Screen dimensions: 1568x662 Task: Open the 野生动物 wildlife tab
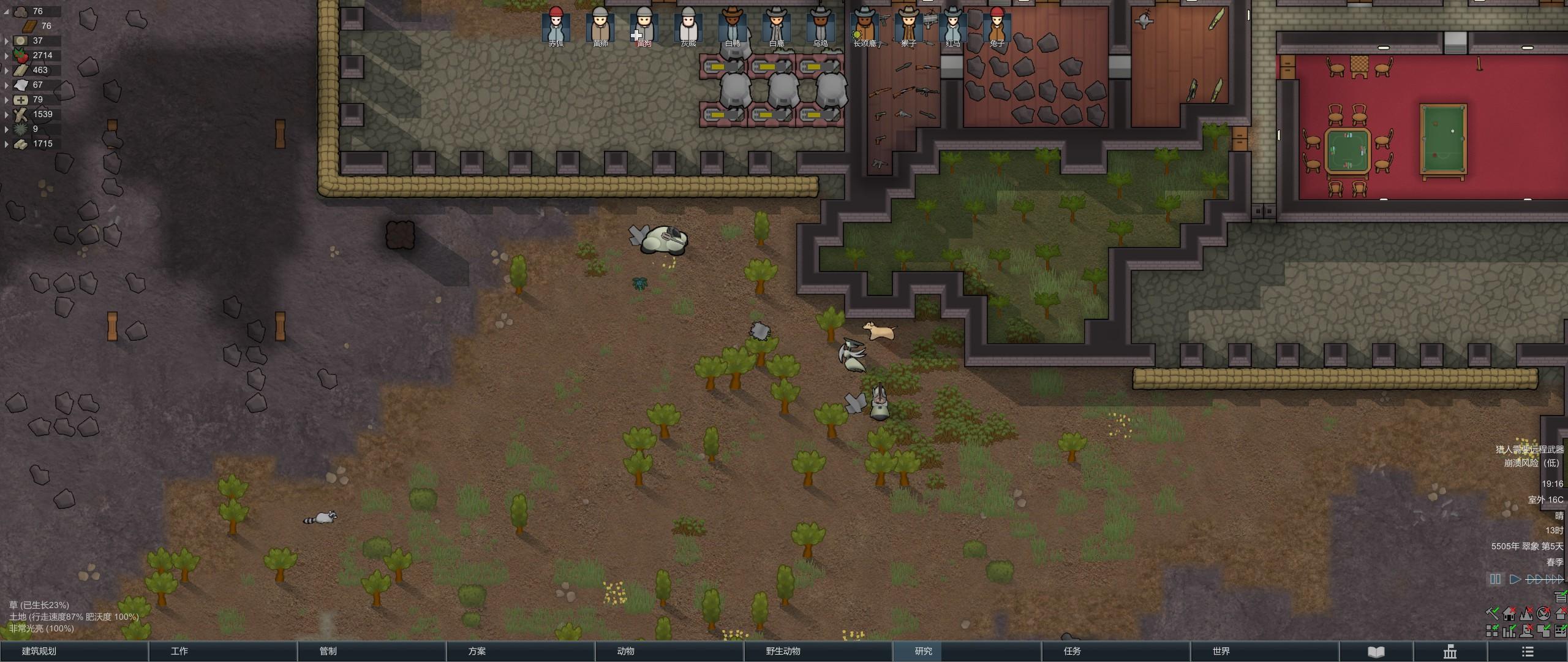point(783,651)
